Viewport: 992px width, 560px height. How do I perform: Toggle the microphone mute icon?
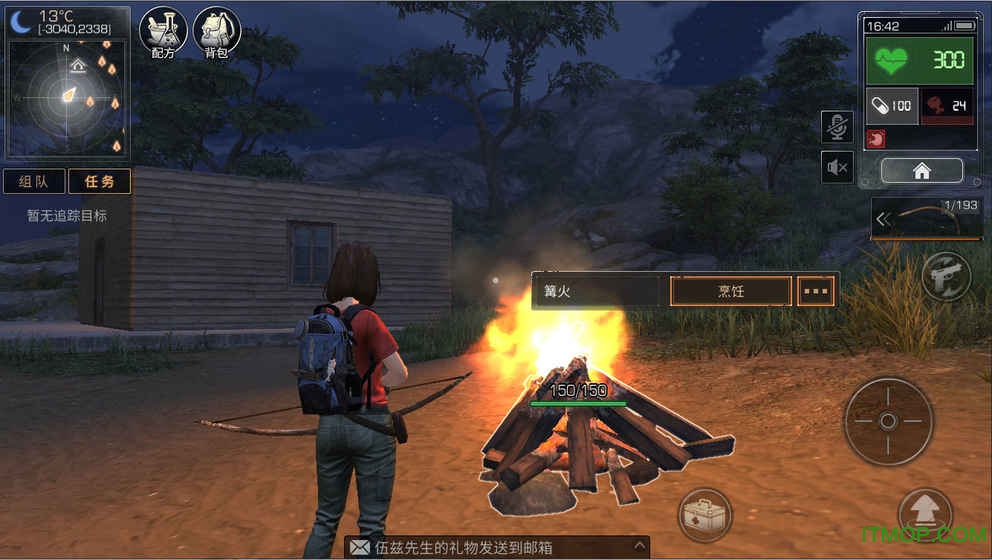[x=837, y=127]
